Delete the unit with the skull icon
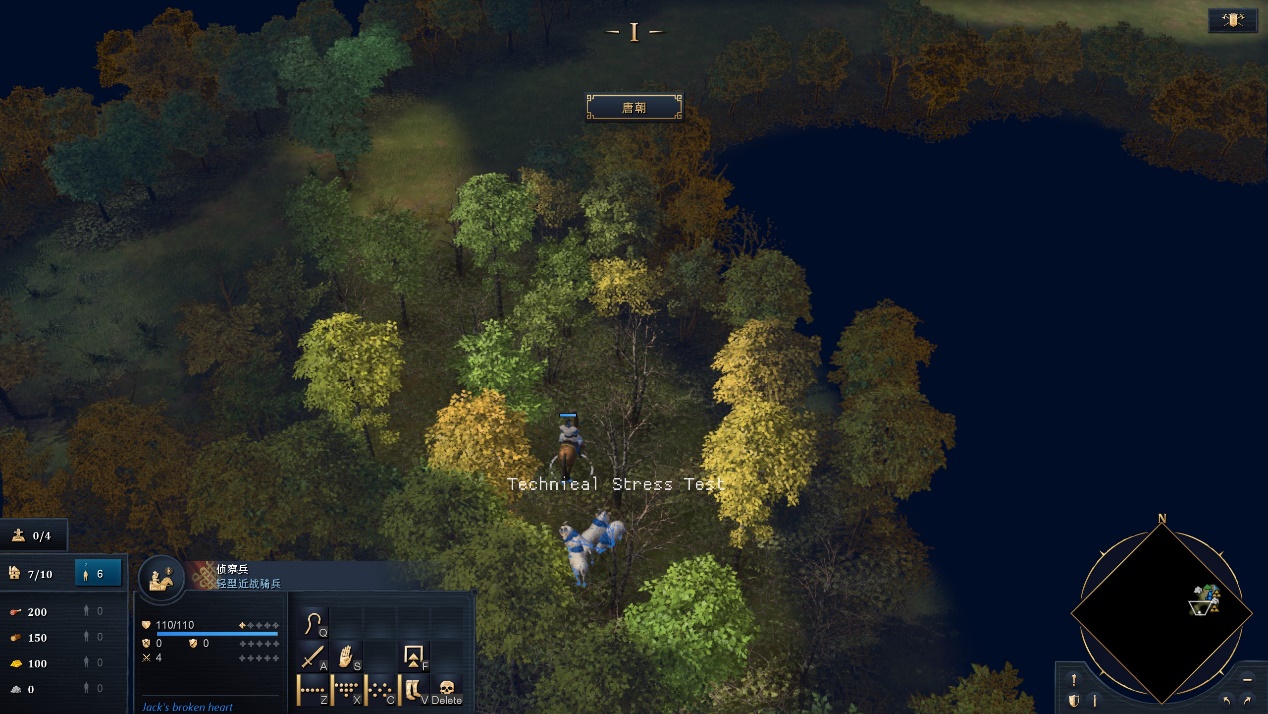 click(x=447, y=689)
